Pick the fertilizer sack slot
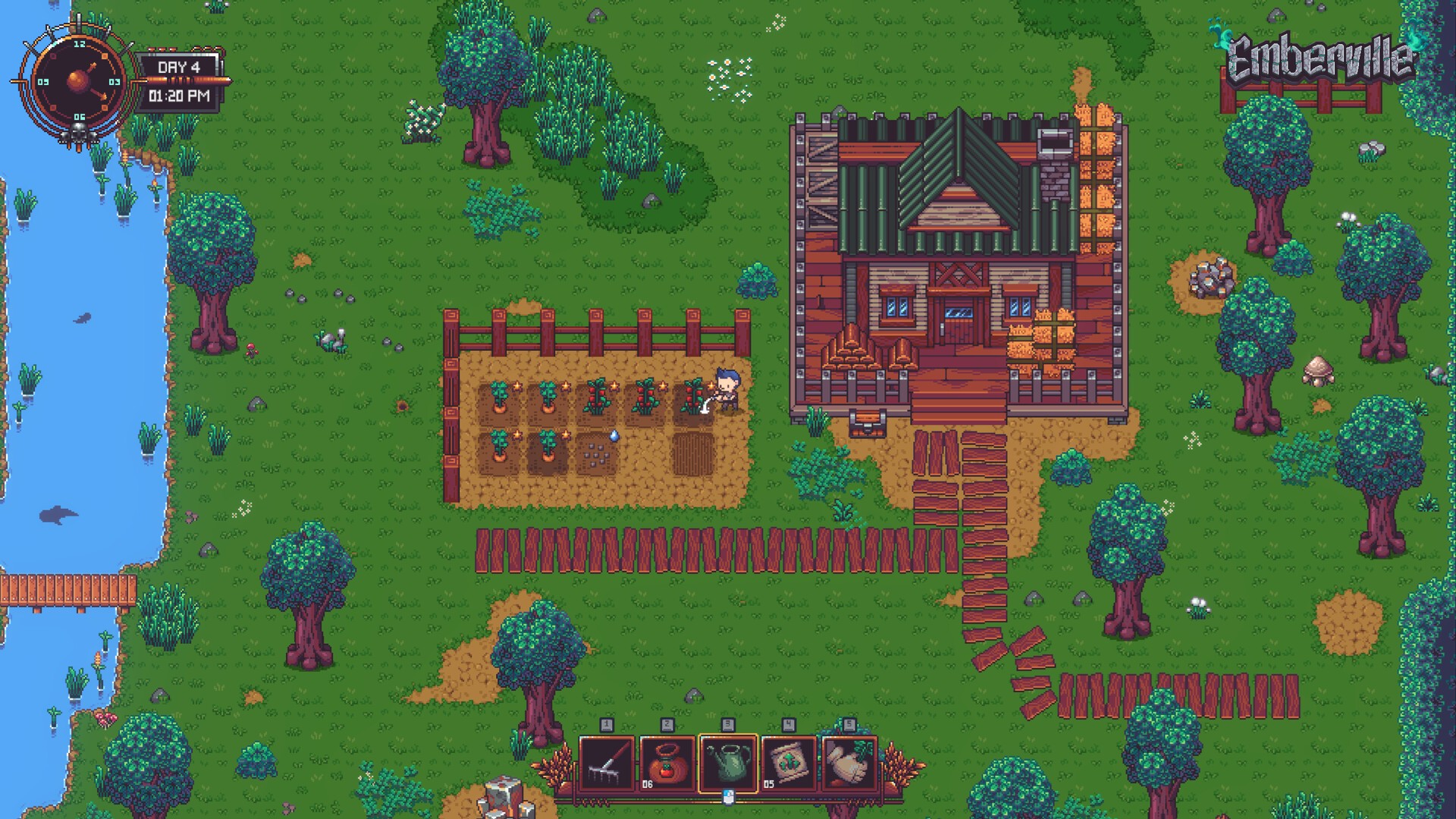 789,764
